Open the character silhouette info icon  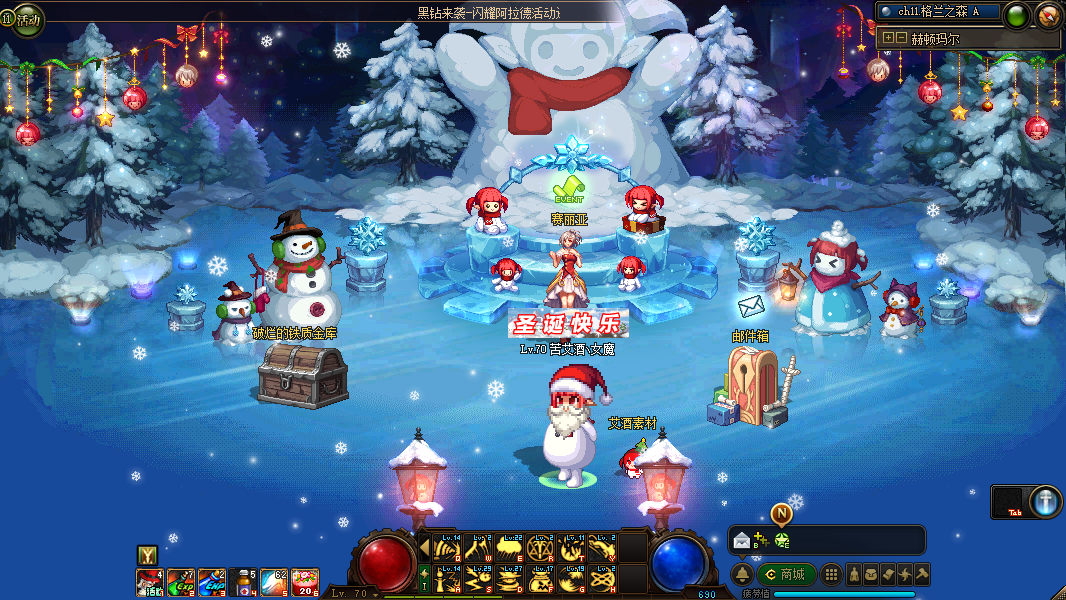click(855, 574)
